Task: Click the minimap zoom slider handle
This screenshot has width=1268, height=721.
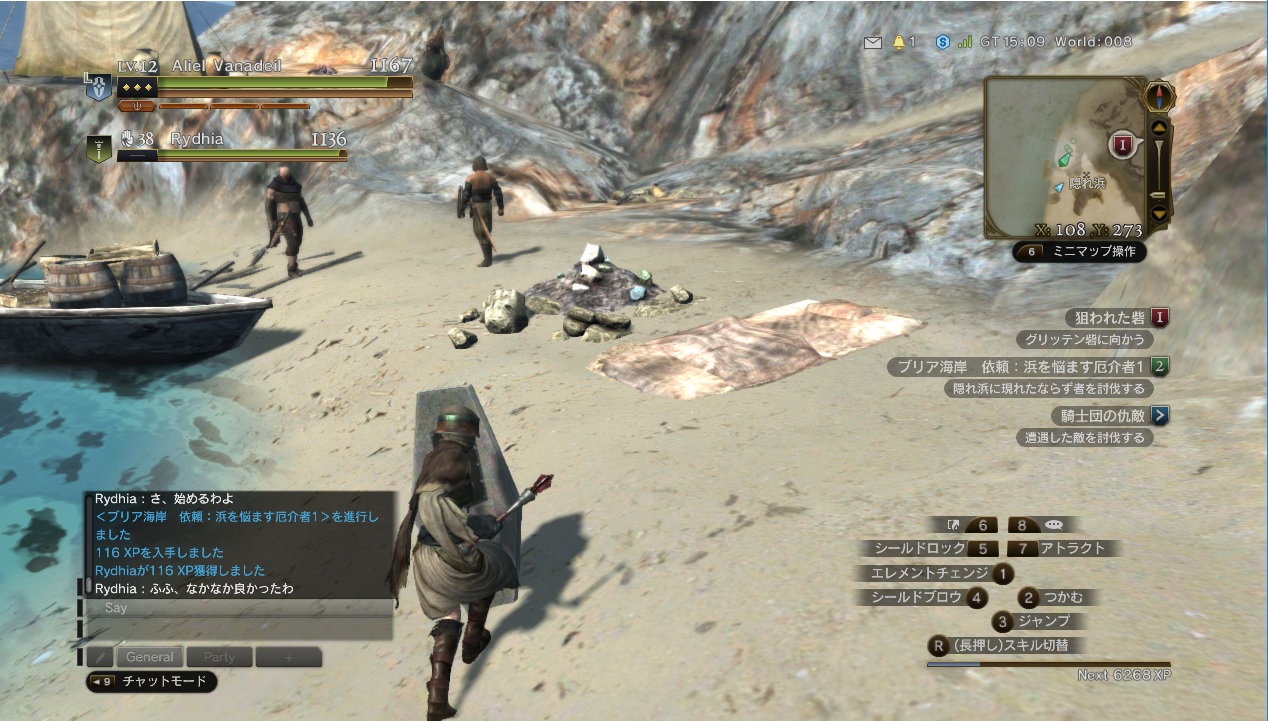Action: (1159, 194)
